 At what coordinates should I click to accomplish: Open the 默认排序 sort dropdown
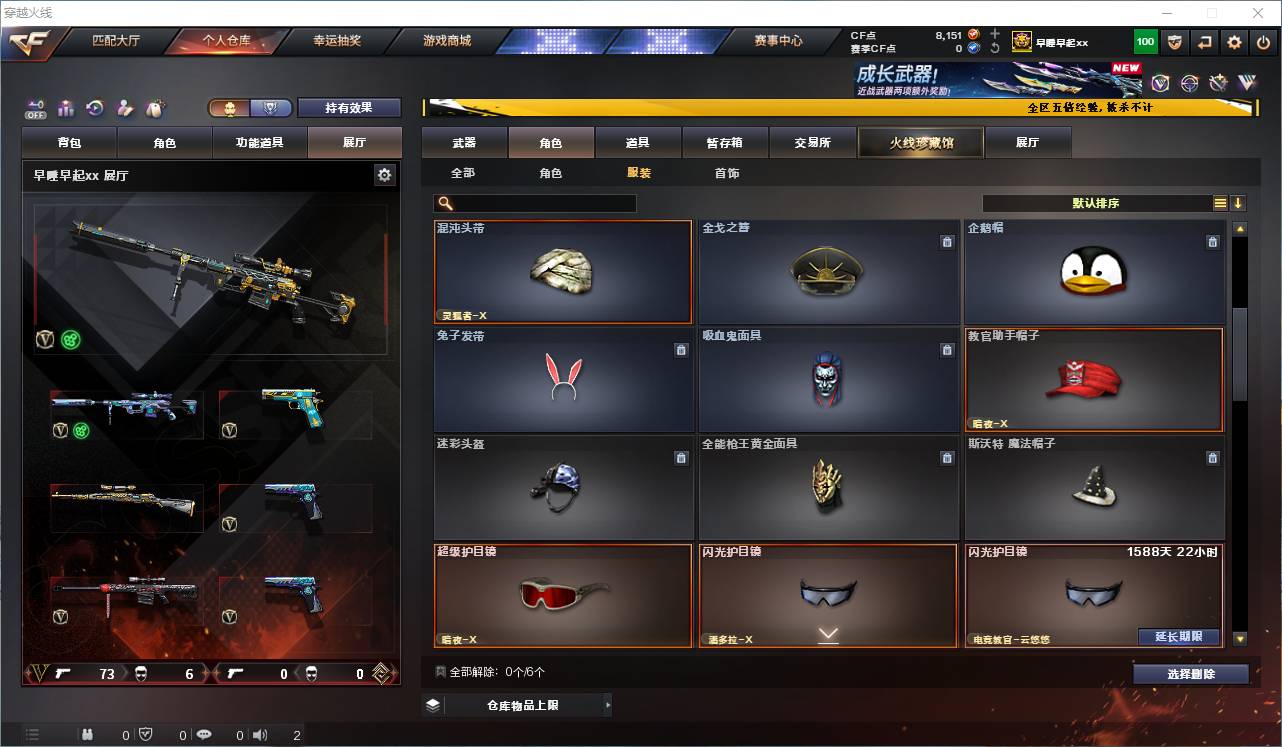tap(1096, 203)
